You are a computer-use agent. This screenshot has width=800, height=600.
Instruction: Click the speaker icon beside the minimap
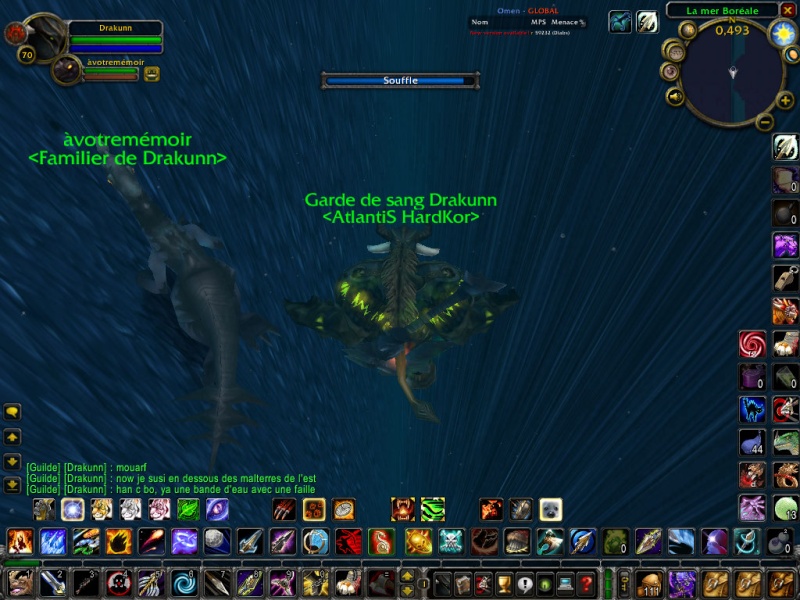coord(675,97)
